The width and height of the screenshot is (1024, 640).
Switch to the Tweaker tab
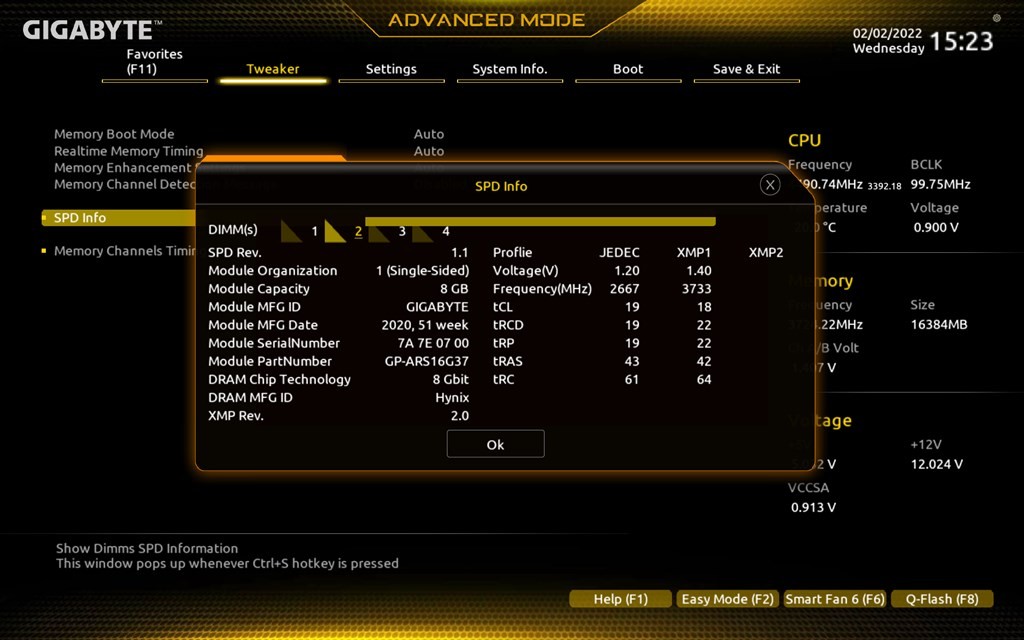click(x=273, y=69)
